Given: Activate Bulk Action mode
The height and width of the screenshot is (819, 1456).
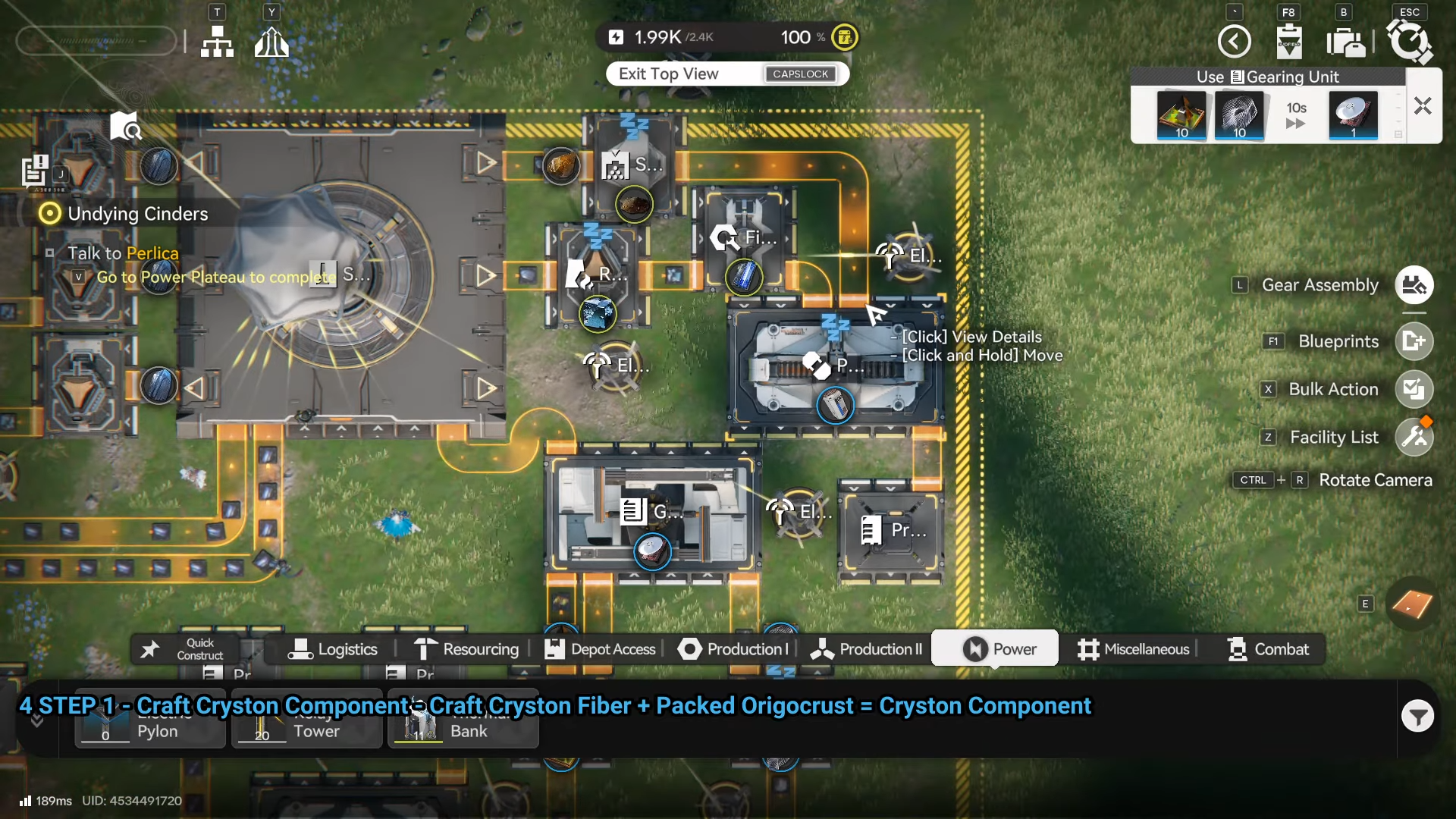Looking at the screenshot, I should [1414, 389].
